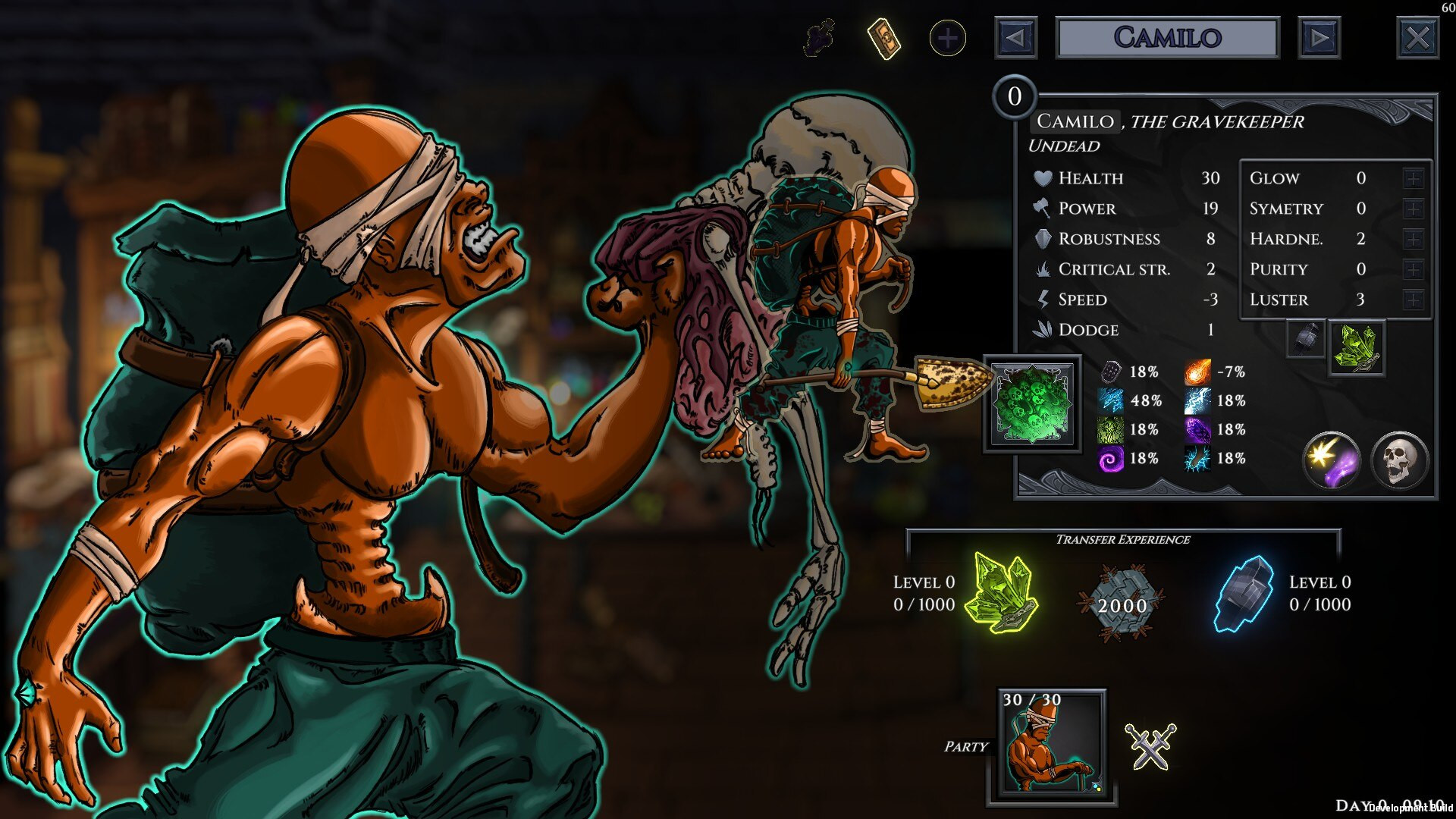The height and width of the screenshot is (819, 1456).
Task: Increase Luster with its plus stepper
Action: 1412,299
